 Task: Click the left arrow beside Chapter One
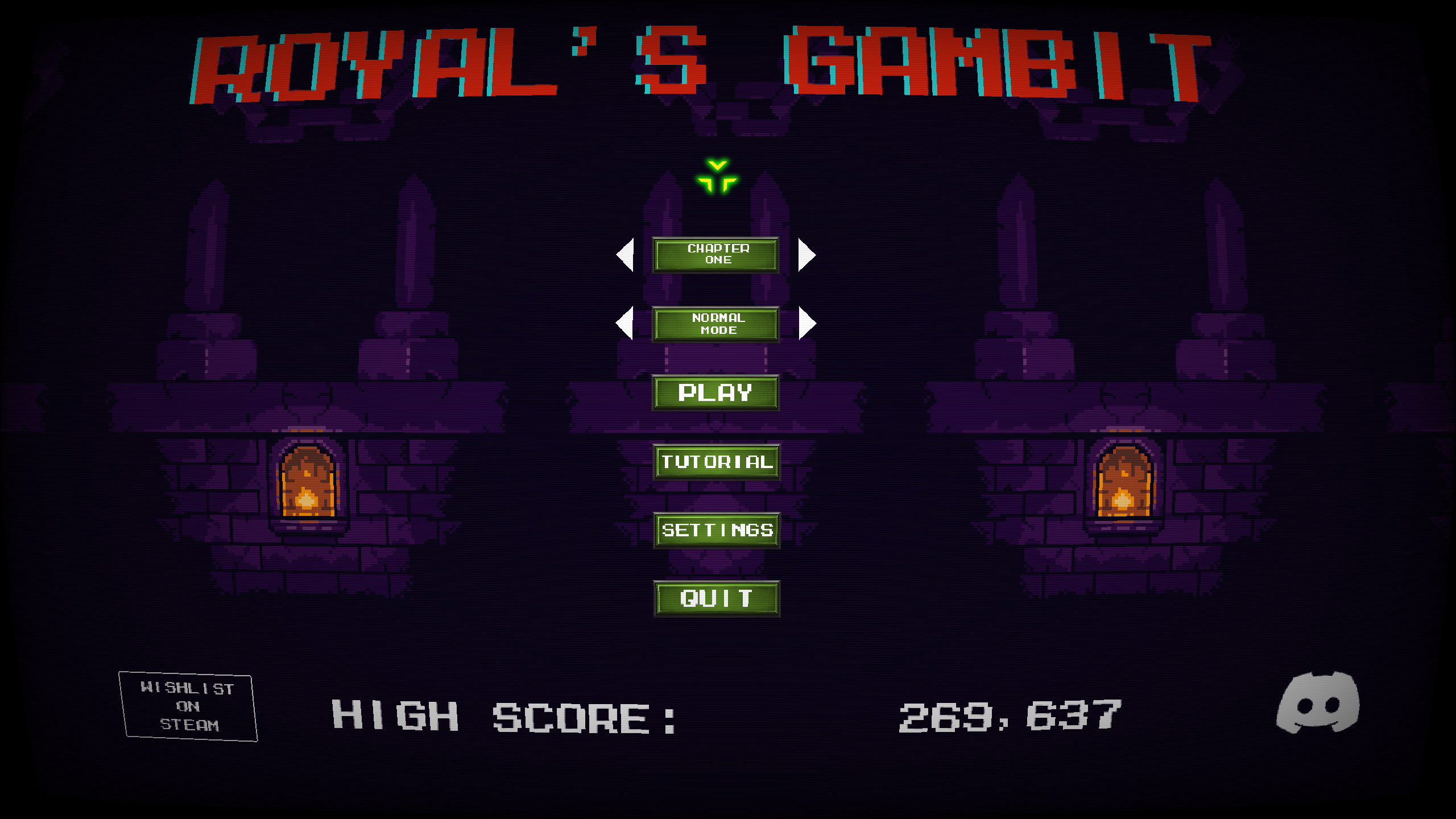(x=624, y=255)
